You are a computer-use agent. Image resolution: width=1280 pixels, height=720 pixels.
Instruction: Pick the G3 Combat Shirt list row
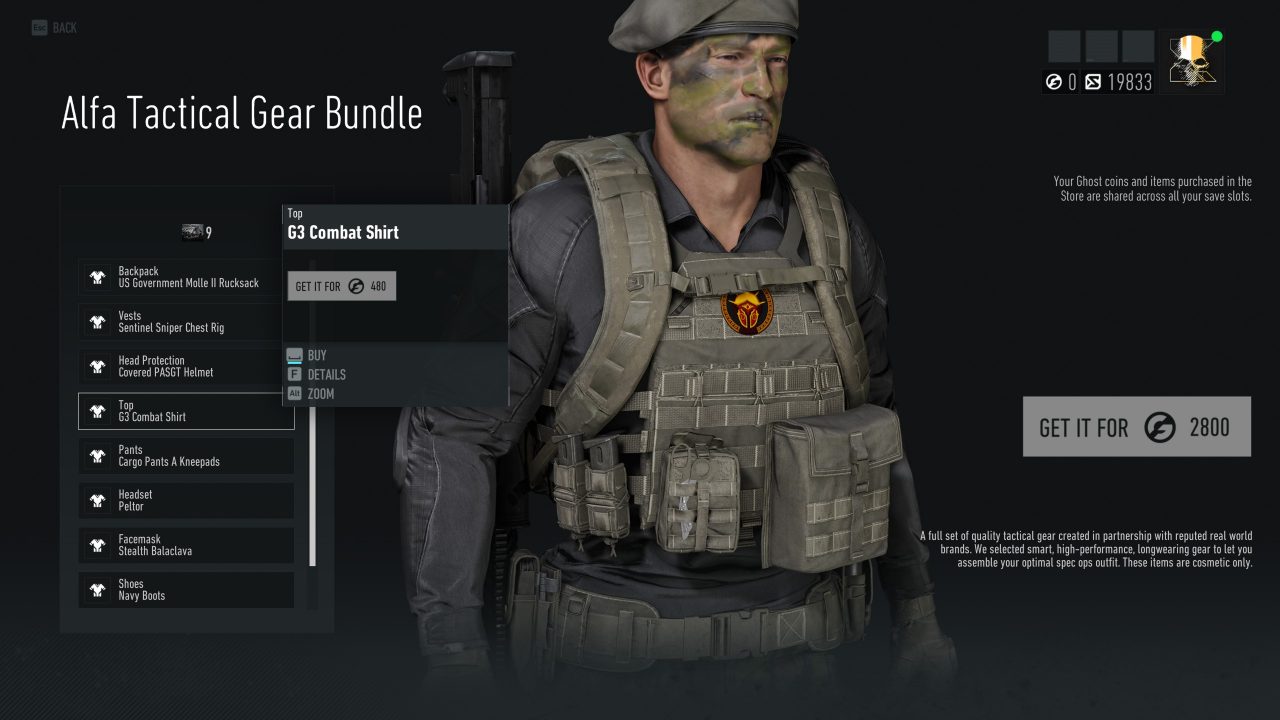tap(186, 411)
